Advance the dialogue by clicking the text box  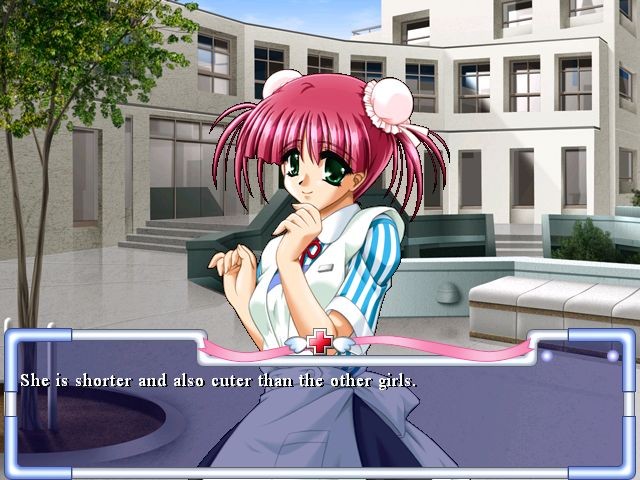[x=320, y=410]
